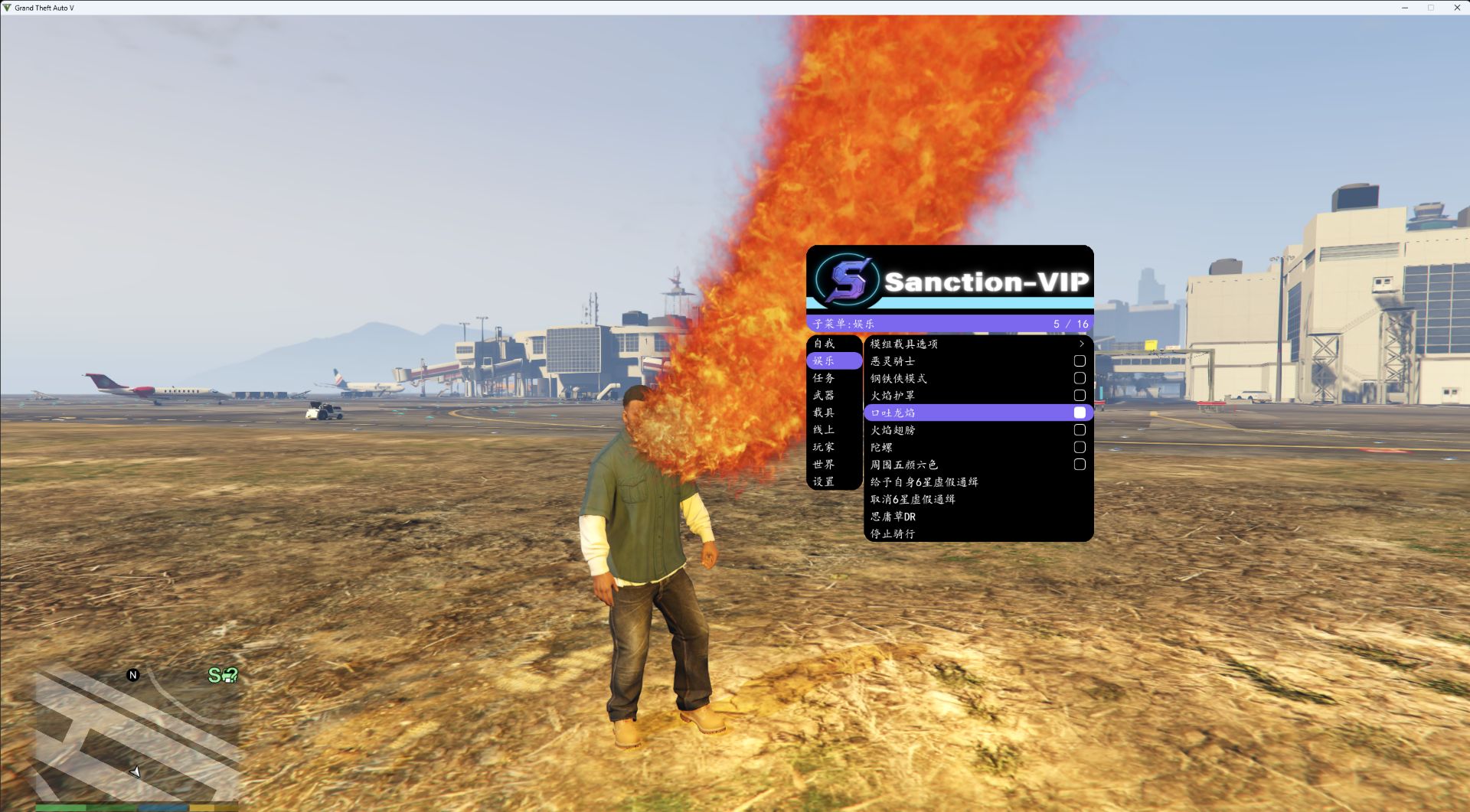
Task: Select the 玩家 category tab
Action: click(825, 447)
